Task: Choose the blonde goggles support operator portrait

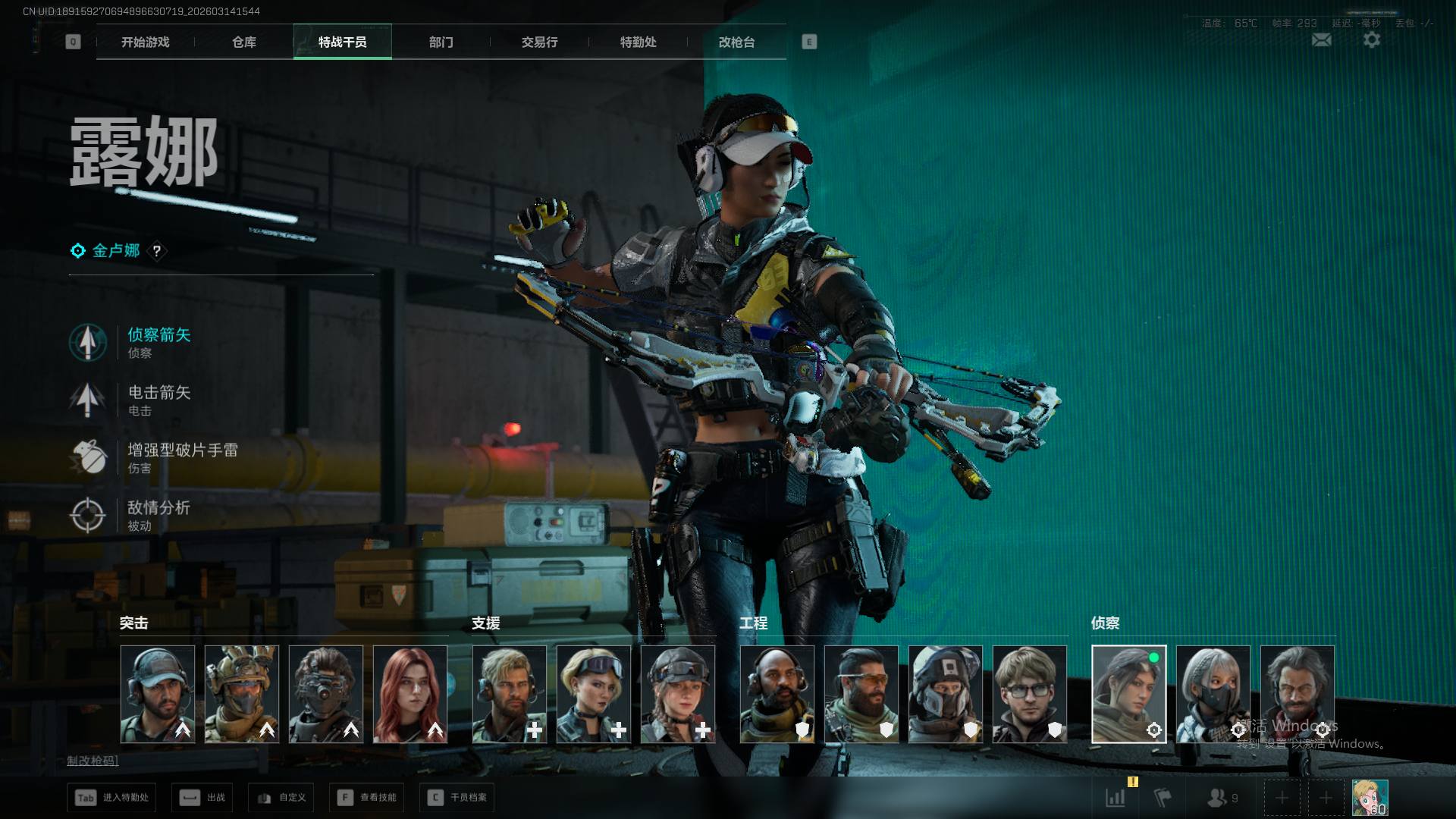Action: coord(594,694)
